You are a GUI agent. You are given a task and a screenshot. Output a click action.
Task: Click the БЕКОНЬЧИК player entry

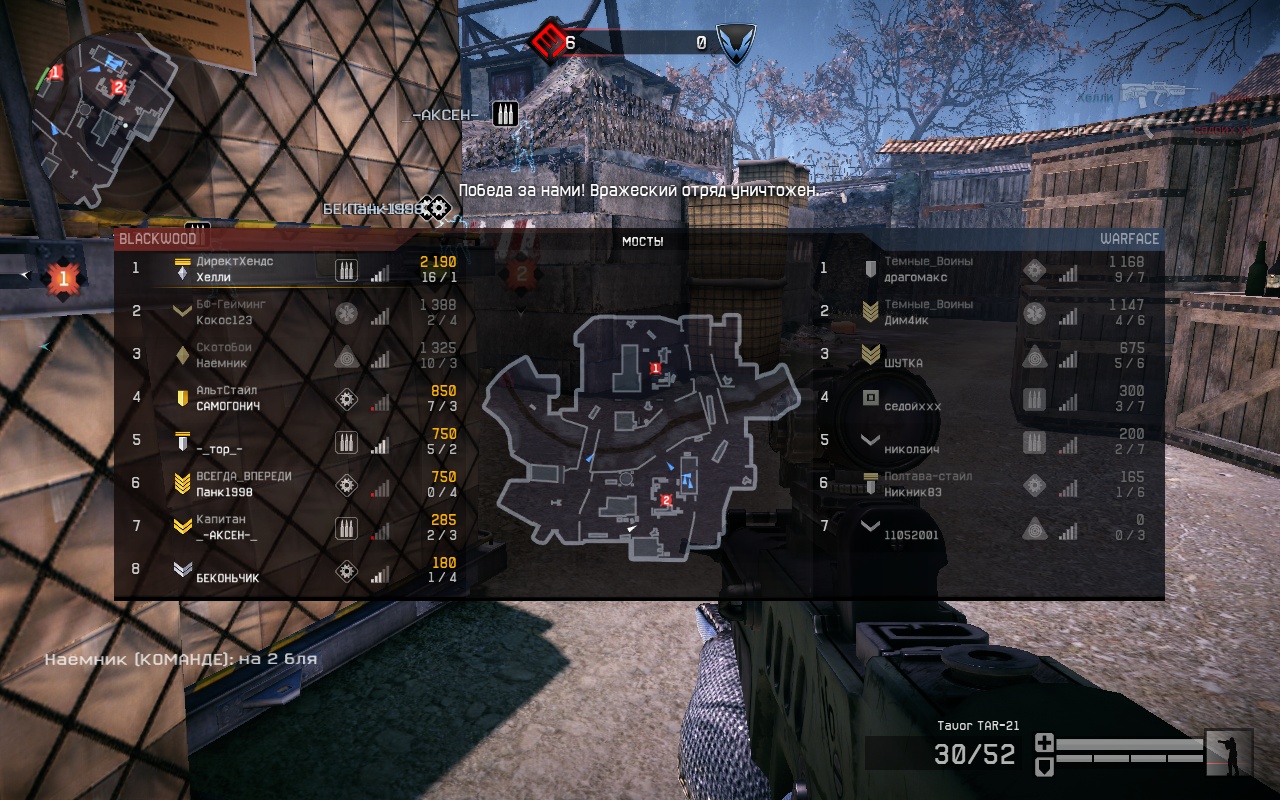click(x=227, y=578)
